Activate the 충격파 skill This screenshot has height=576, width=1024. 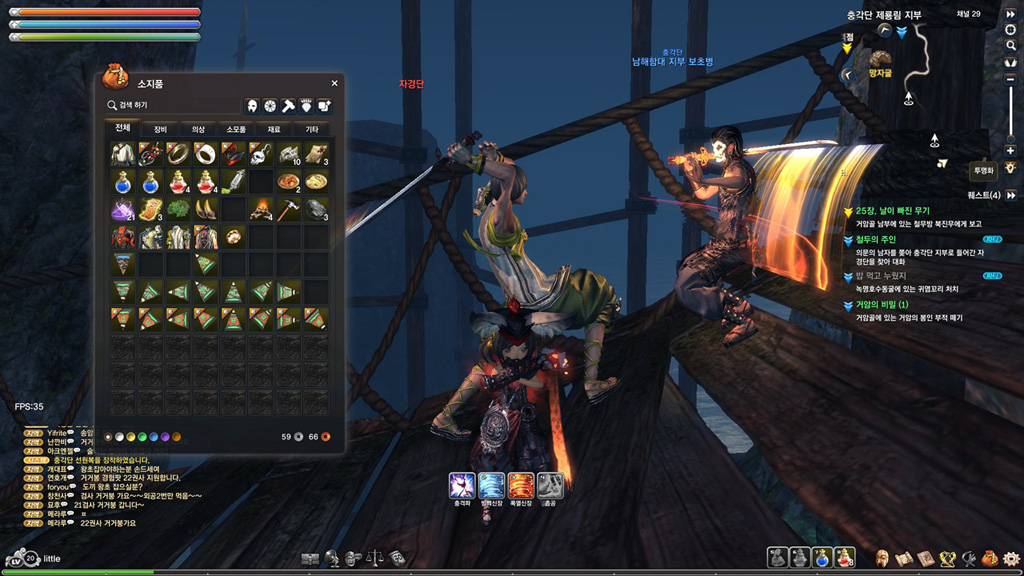point(462,485)
